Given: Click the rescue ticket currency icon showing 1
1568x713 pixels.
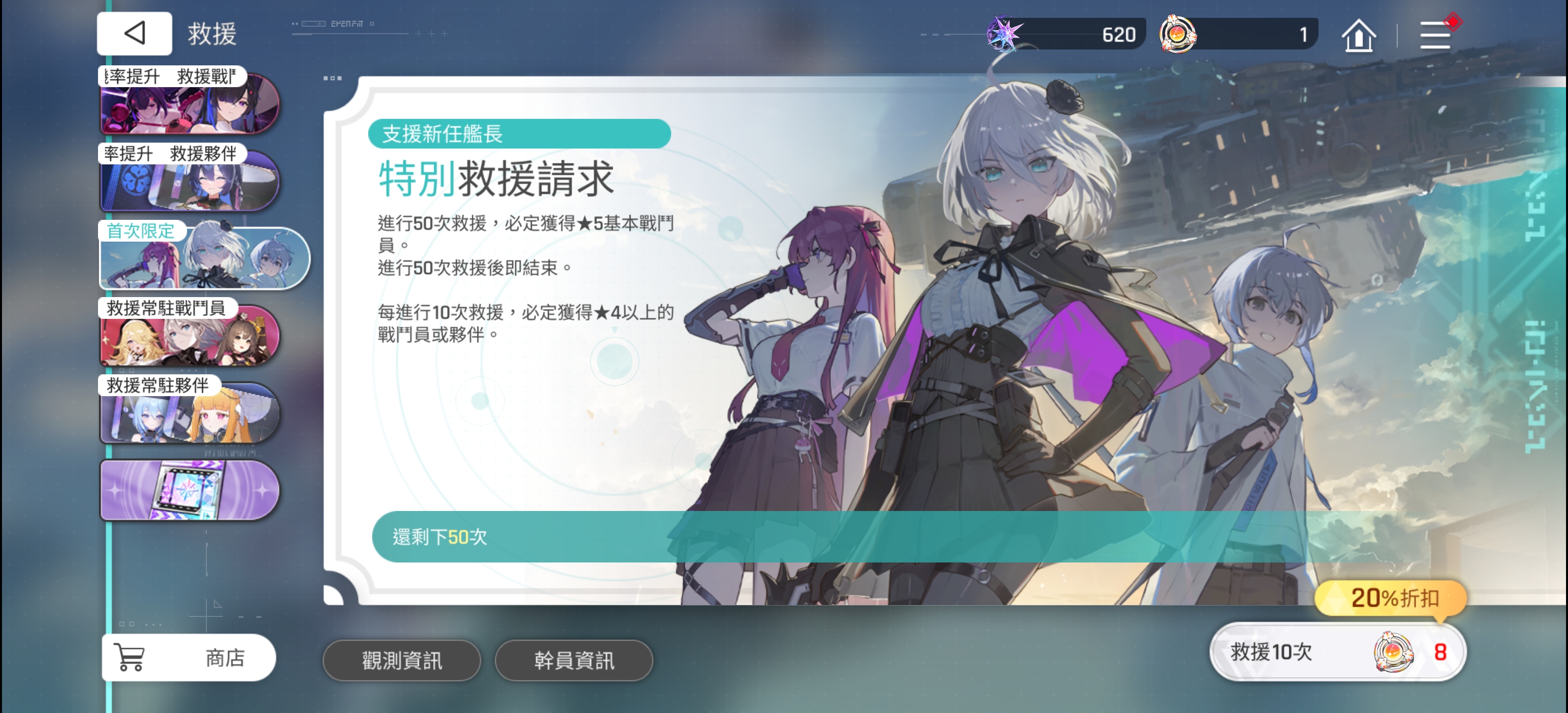Looking at the screenshot, I should click(x=1179, y=34).
